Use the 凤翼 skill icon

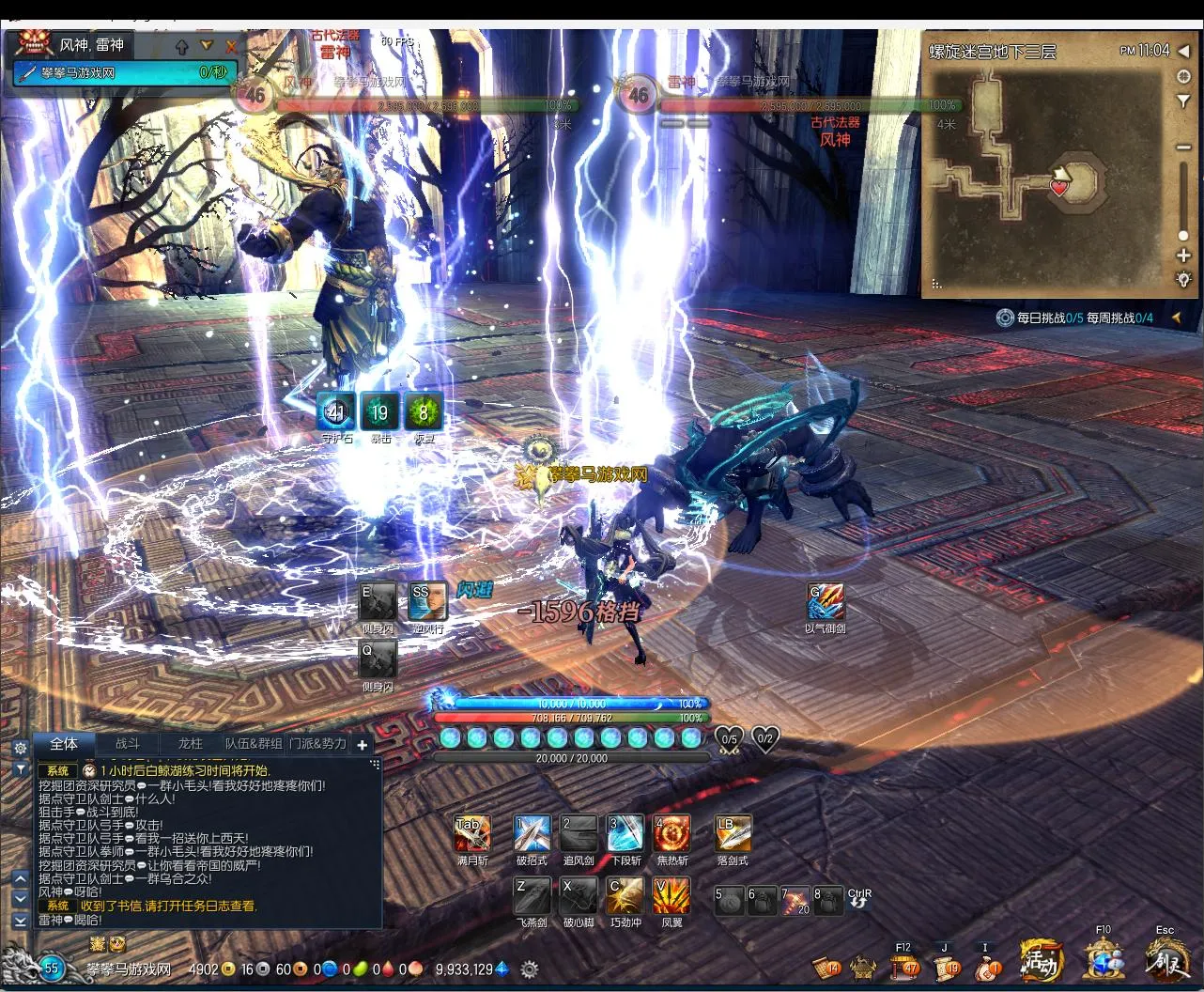pos(671,896)
